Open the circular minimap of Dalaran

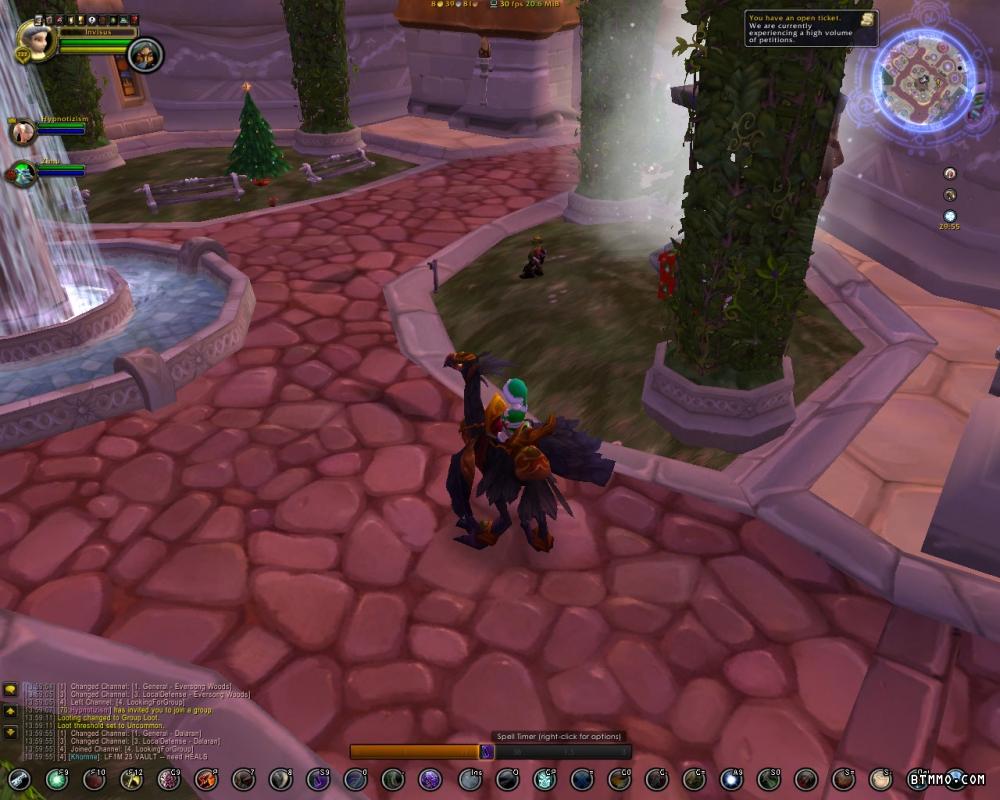[x=922, y=80]
